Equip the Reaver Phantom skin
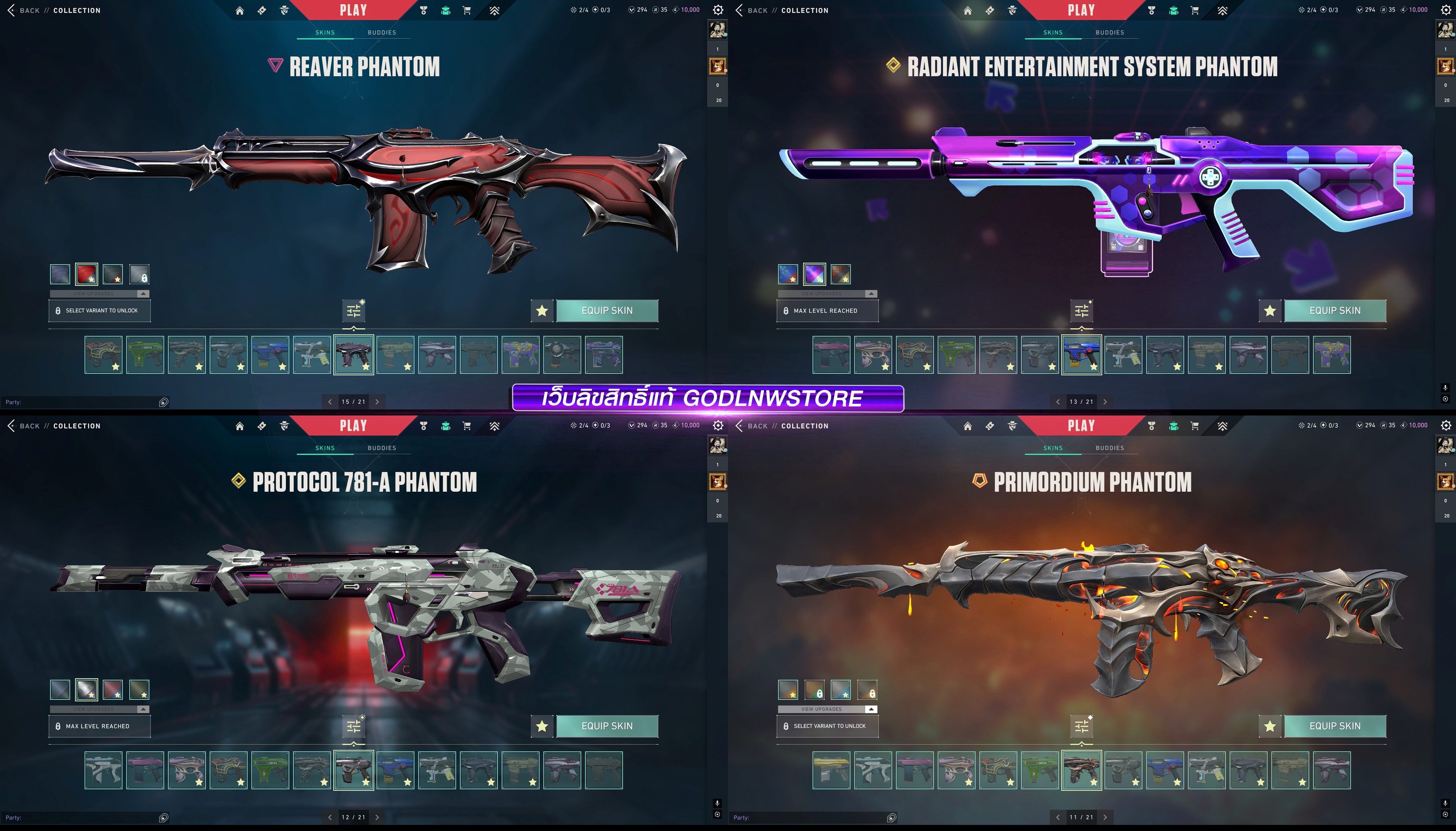1456x831 pixels. click(607, 310)
